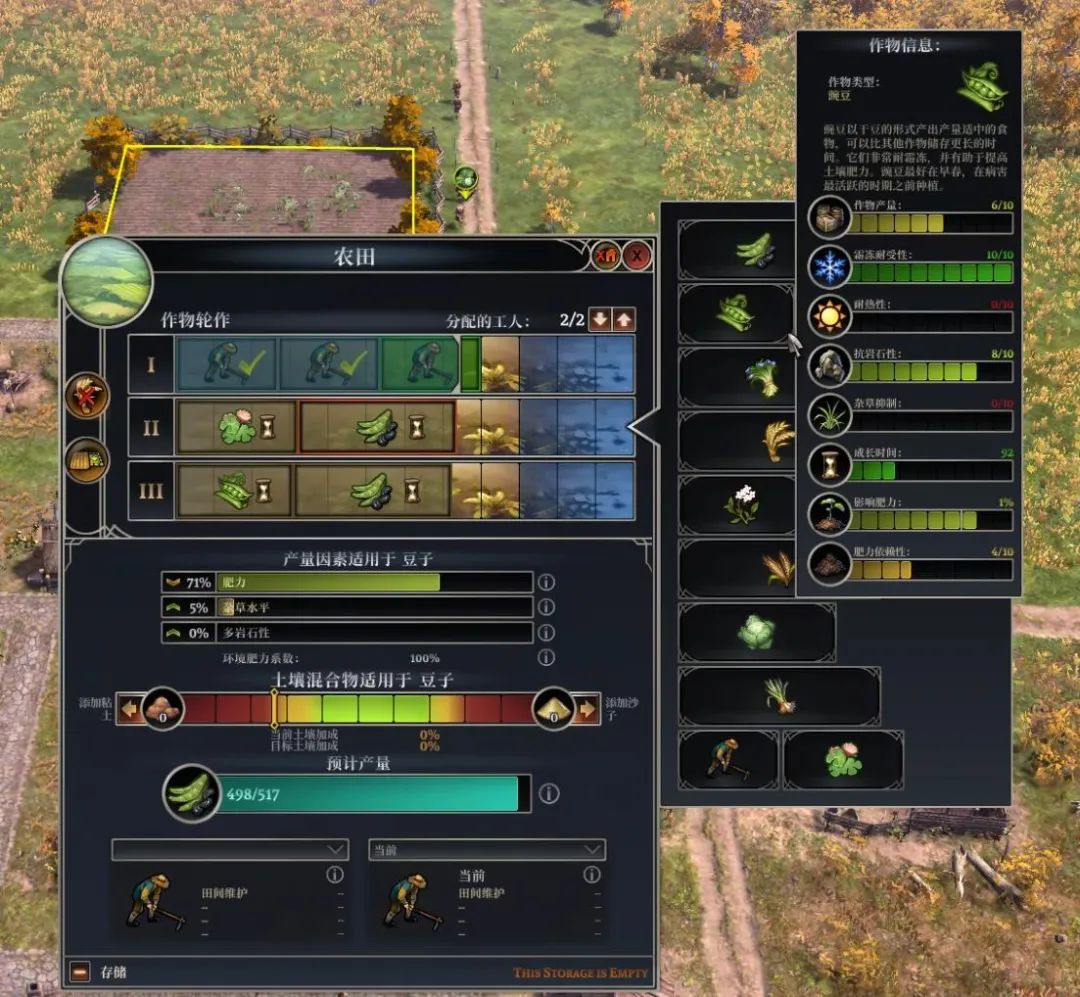Select the peas slot in rotation year III
Image resolution: width=1080 pixels, height=997 pixels.
[x=234, y=490]
